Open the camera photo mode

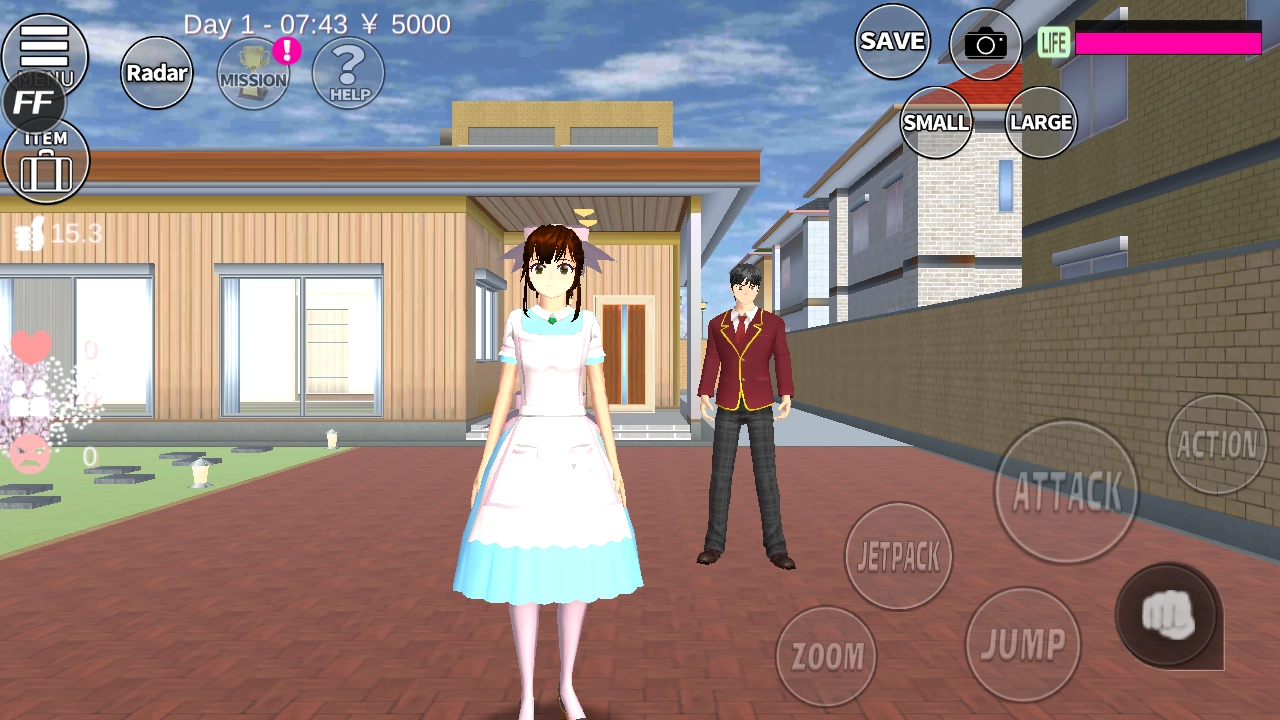(x=985, y=44)
